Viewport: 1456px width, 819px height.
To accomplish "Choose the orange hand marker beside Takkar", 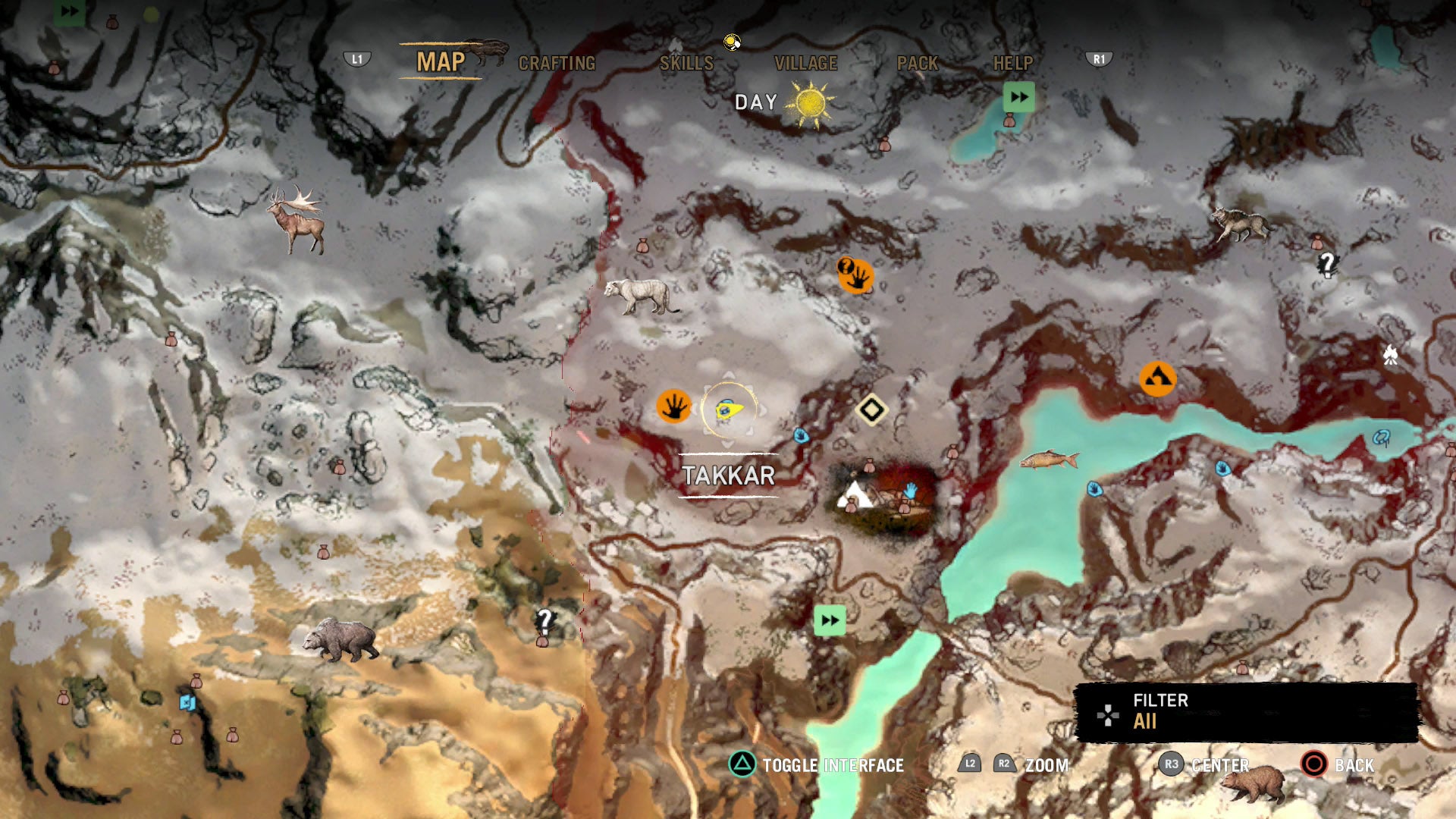I will click(x=673, y=406).
